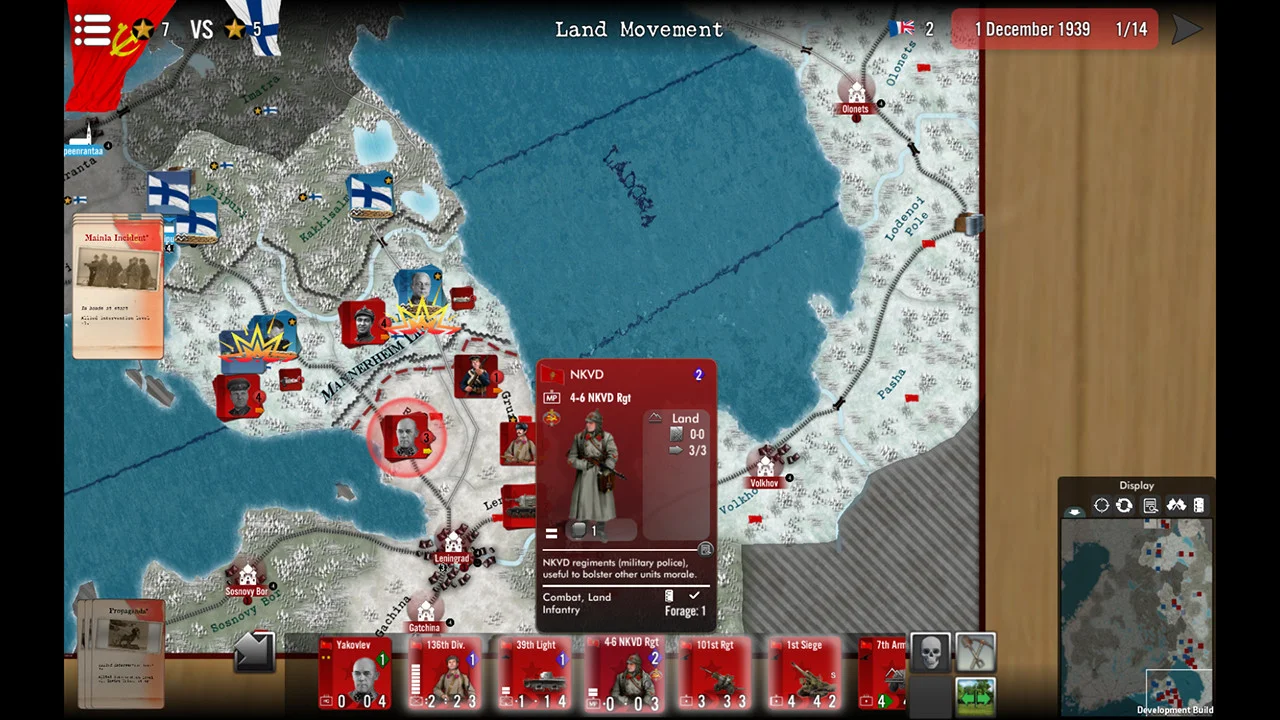1280x720 pixels.
Task: Open the message log icon in Display panel
Action: point(1150,505)
